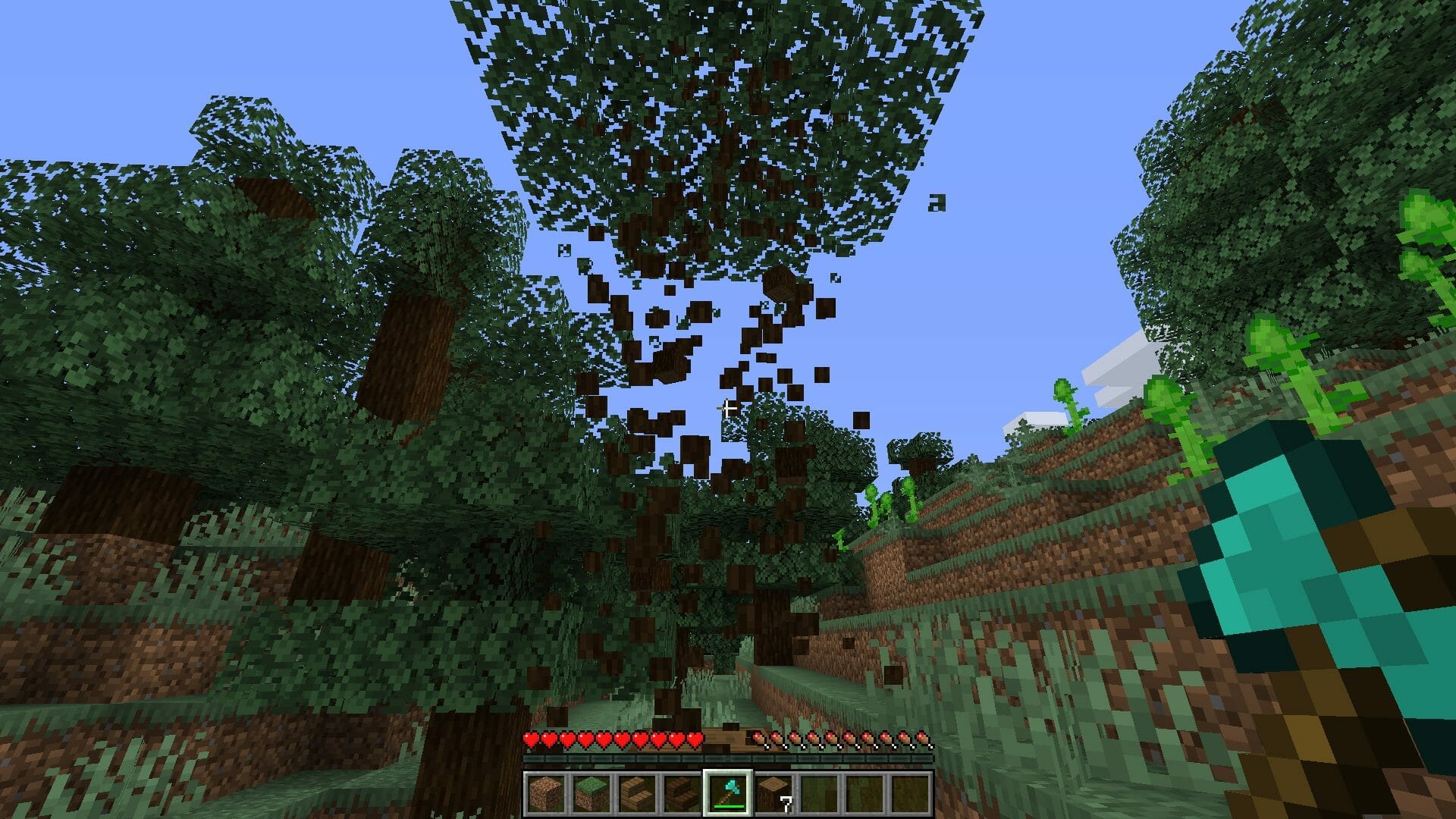This screenshot has height=819, width=1456.
Task: Click the crosshair at screen center
Action: 728,409
